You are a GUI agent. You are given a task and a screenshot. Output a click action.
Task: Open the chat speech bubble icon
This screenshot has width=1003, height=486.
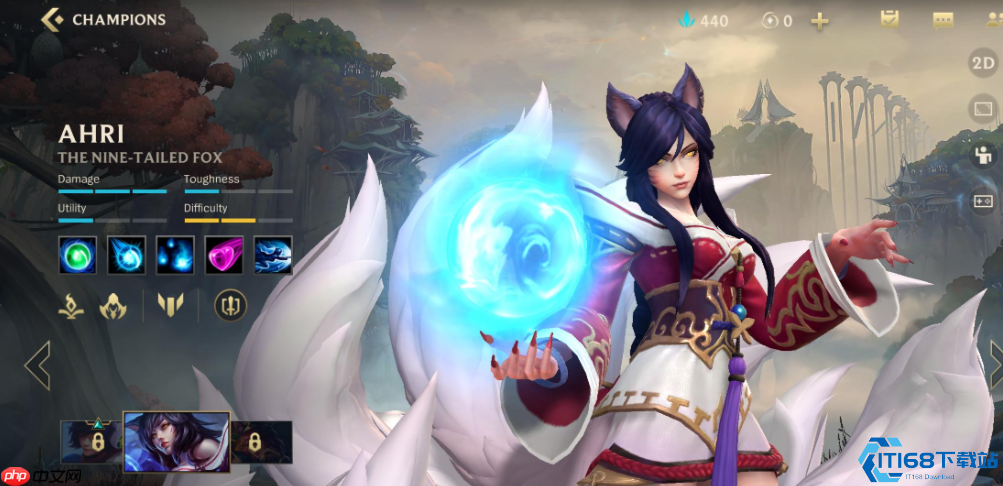coord(943,19)
